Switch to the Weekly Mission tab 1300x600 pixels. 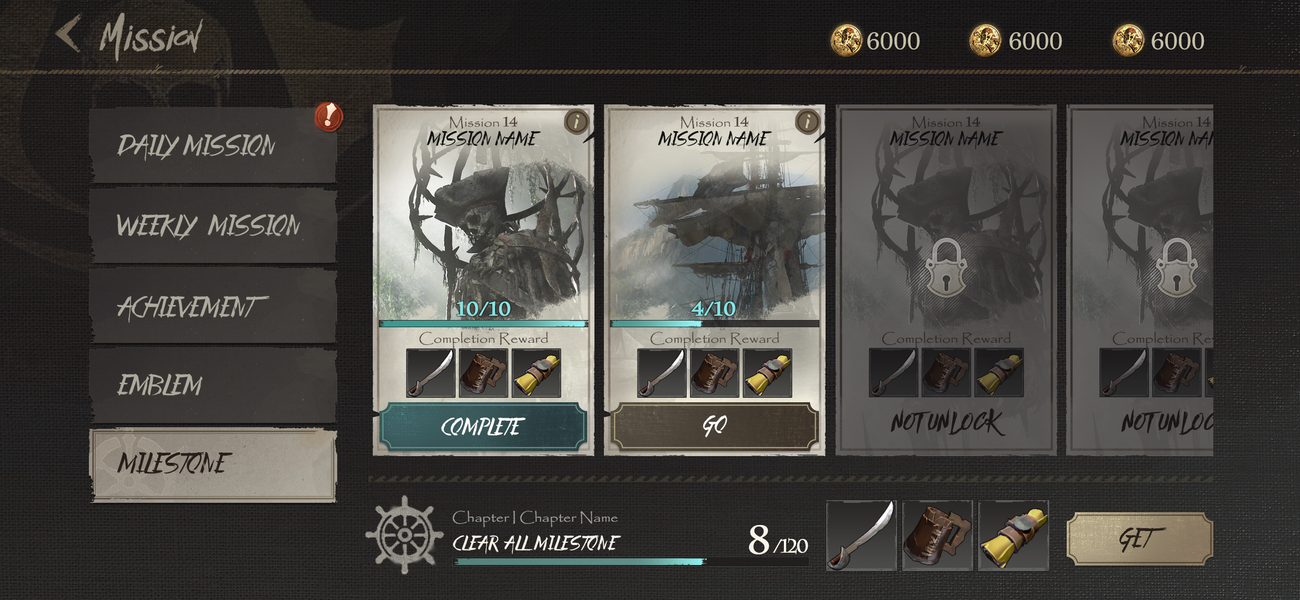pyautogui.click(x=212, y=225)
